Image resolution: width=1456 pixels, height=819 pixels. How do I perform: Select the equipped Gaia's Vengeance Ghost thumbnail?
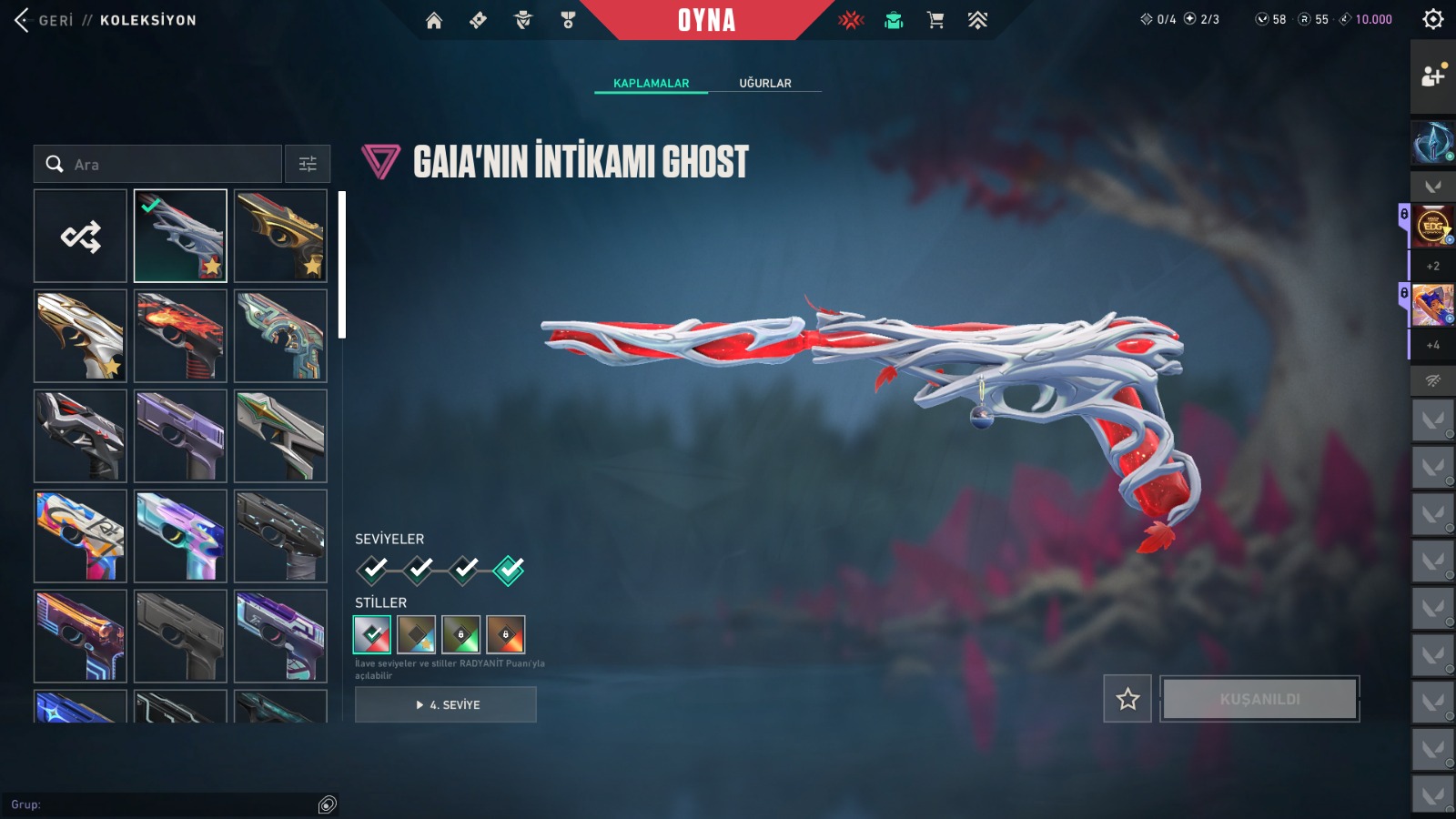click(180, 237)
